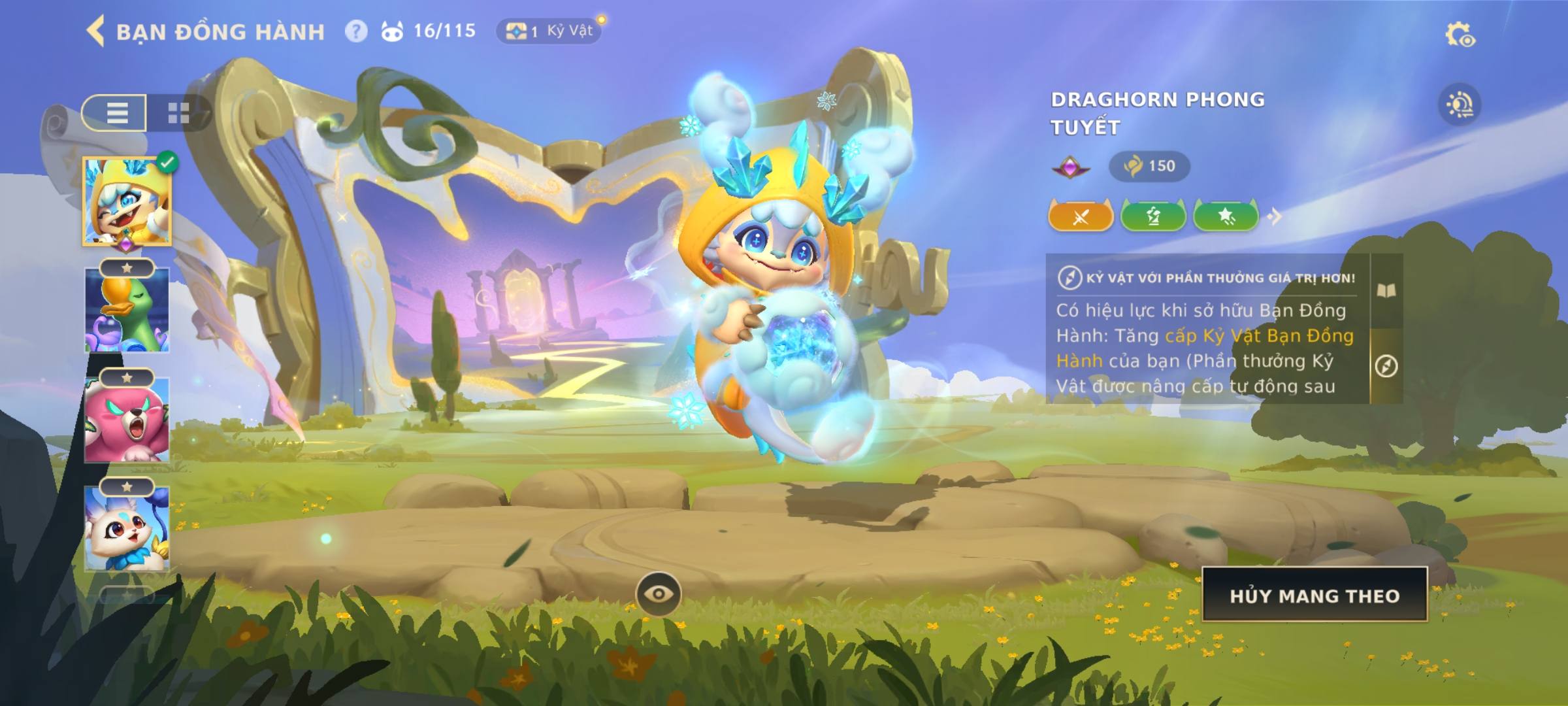This screenshot has height=706, width=1568.
Task: Show the orange crossed-swords emote badge
Action: pyautogui.click(x=1081, y=216)
